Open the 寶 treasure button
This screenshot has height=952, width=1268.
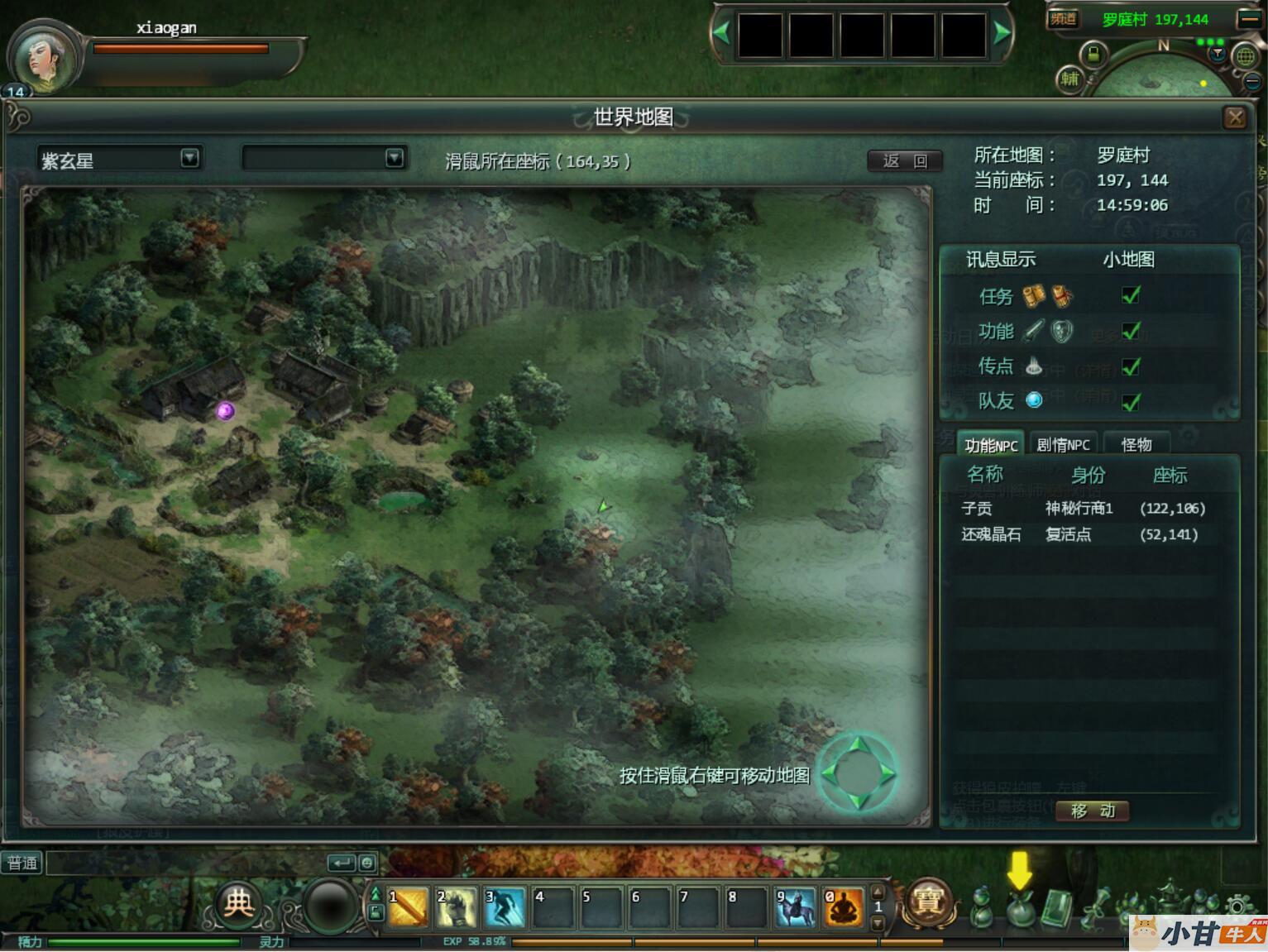coord(927,903)
